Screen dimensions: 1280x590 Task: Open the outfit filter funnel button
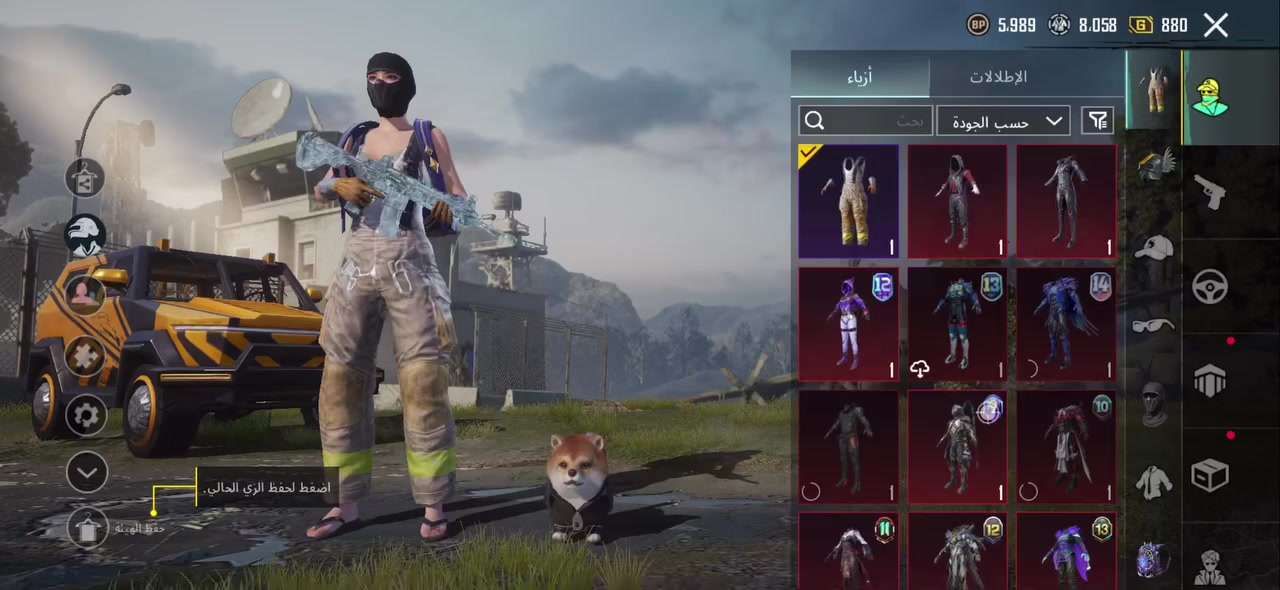click(x=1098, y=121)
